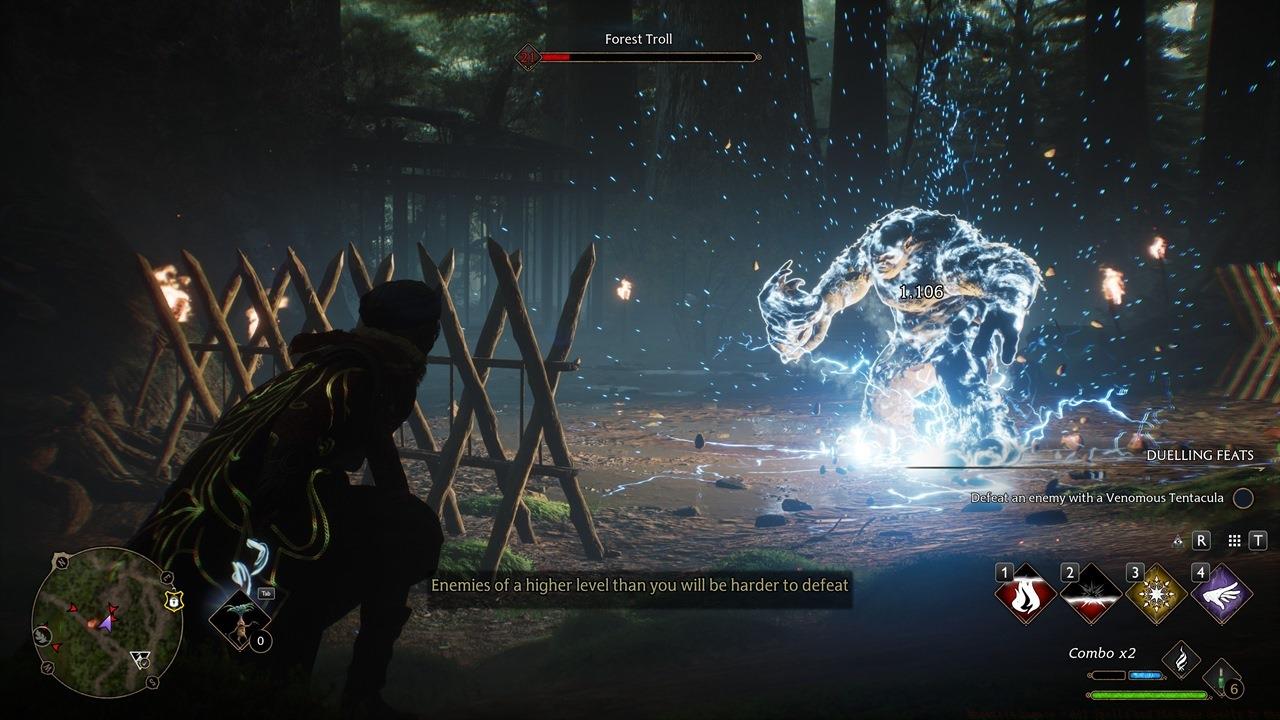Image resolution: width=1280 pixels, height=720 pixels.
Task: Select the white triangle marker on minimap
Action: pos(140,659)
